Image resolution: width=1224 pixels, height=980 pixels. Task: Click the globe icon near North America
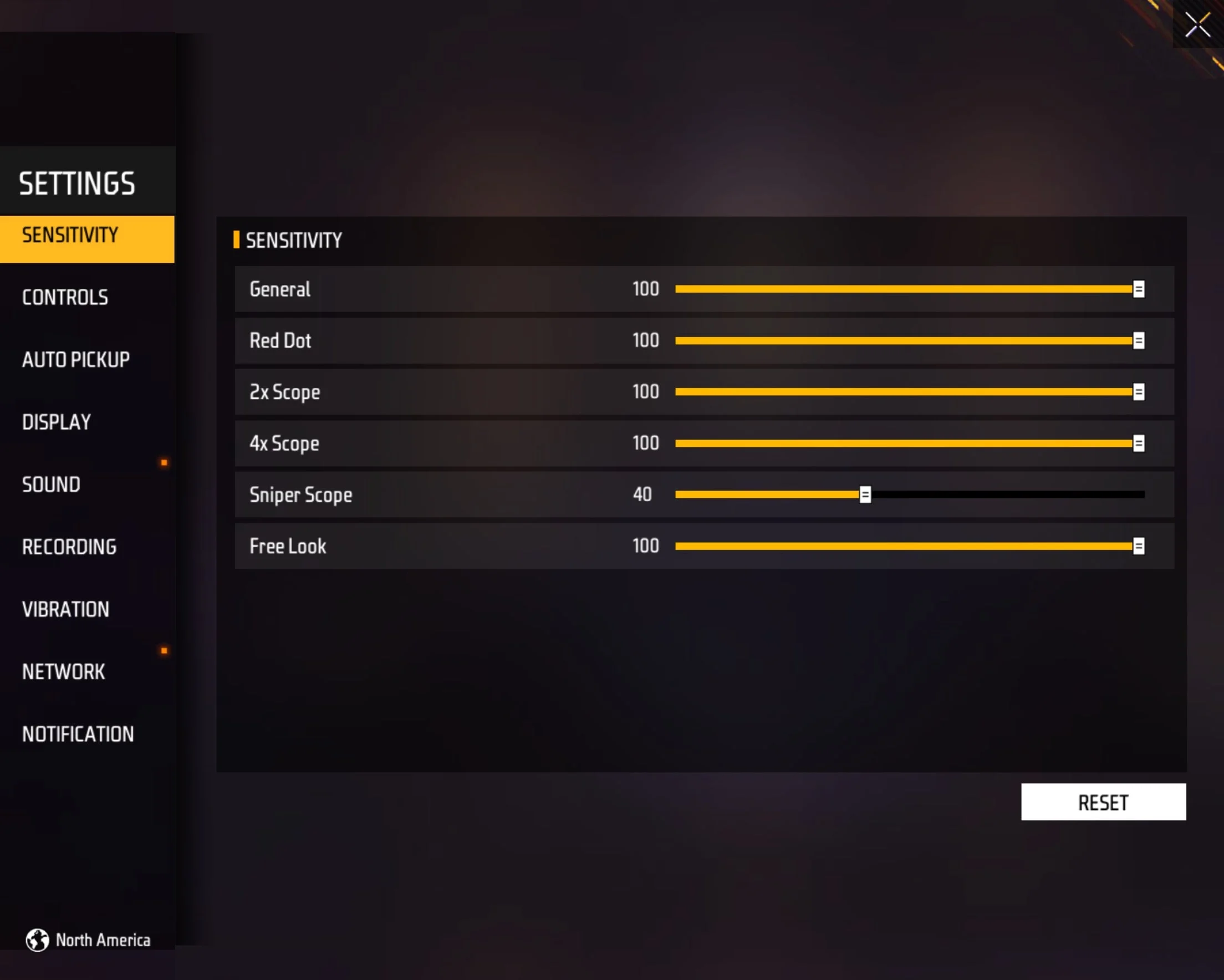[x=38, y=940]
